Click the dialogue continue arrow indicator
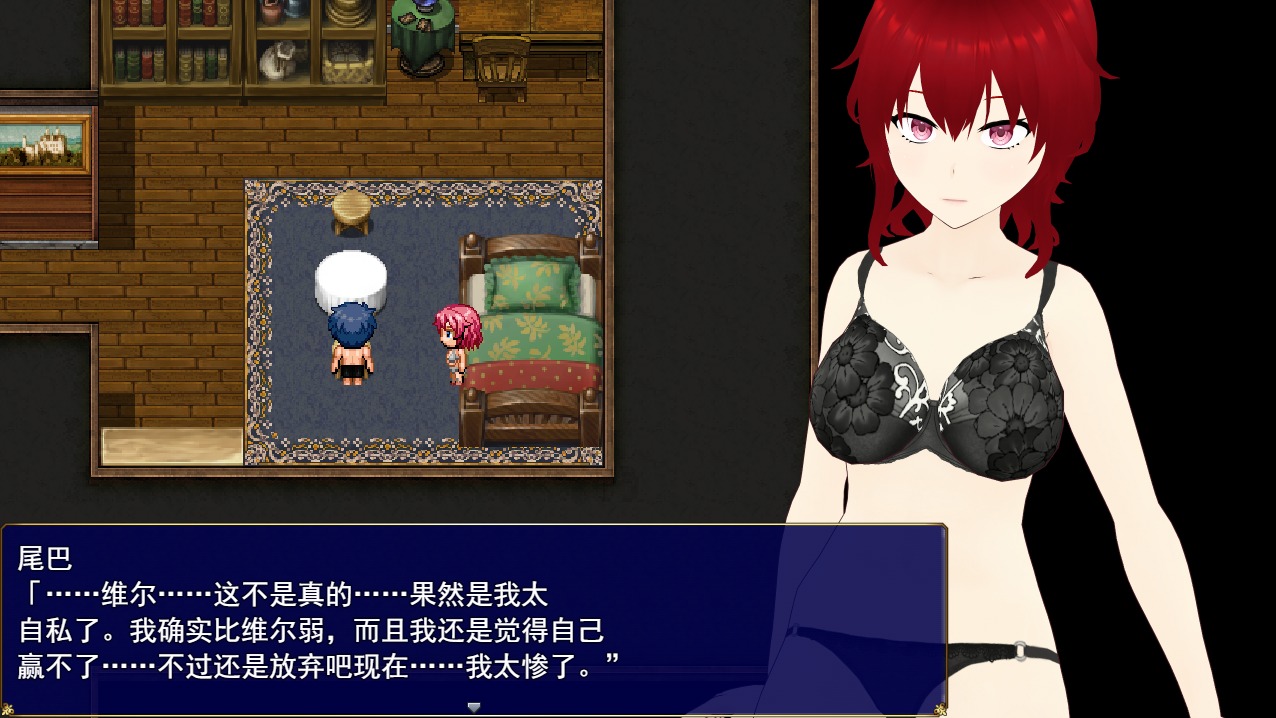Screen dimensions: 1276x718 coord(474,706)
